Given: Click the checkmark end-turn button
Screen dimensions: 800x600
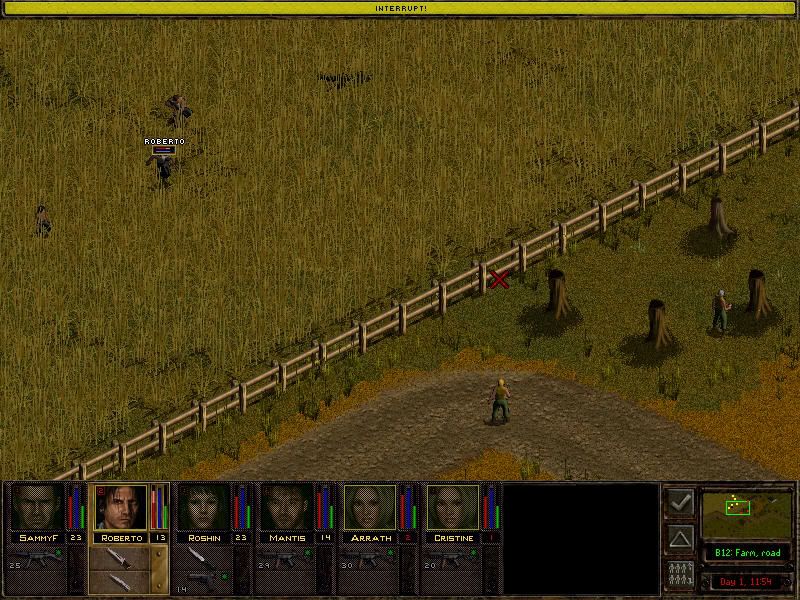Looking at the screenshot, I should [x=680, y=502].
